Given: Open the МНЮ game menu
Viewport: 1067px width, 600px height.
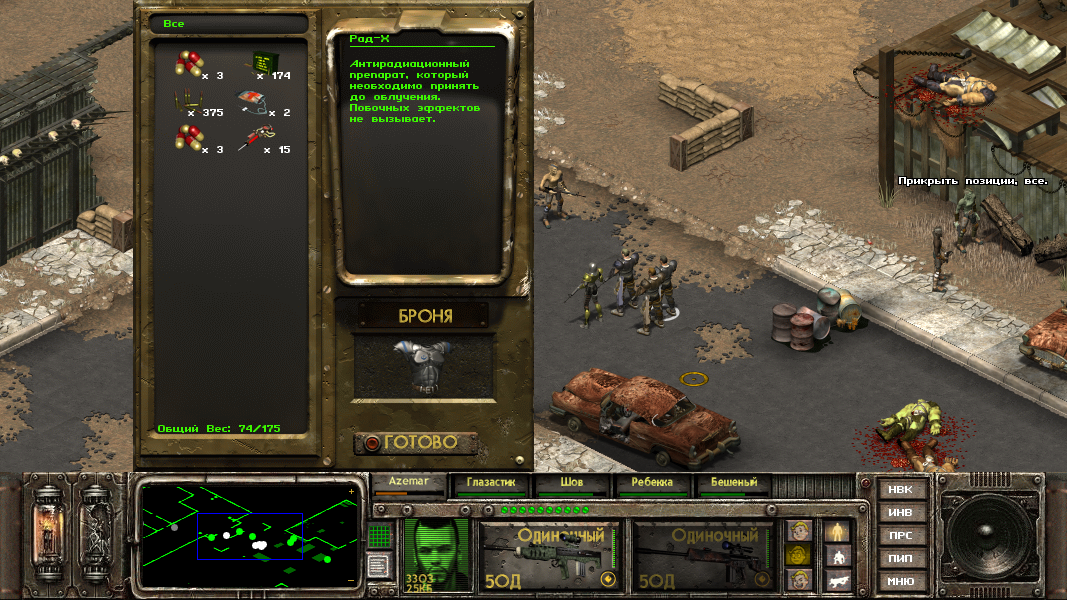Looking at the screenshot, I should (900, 581).
